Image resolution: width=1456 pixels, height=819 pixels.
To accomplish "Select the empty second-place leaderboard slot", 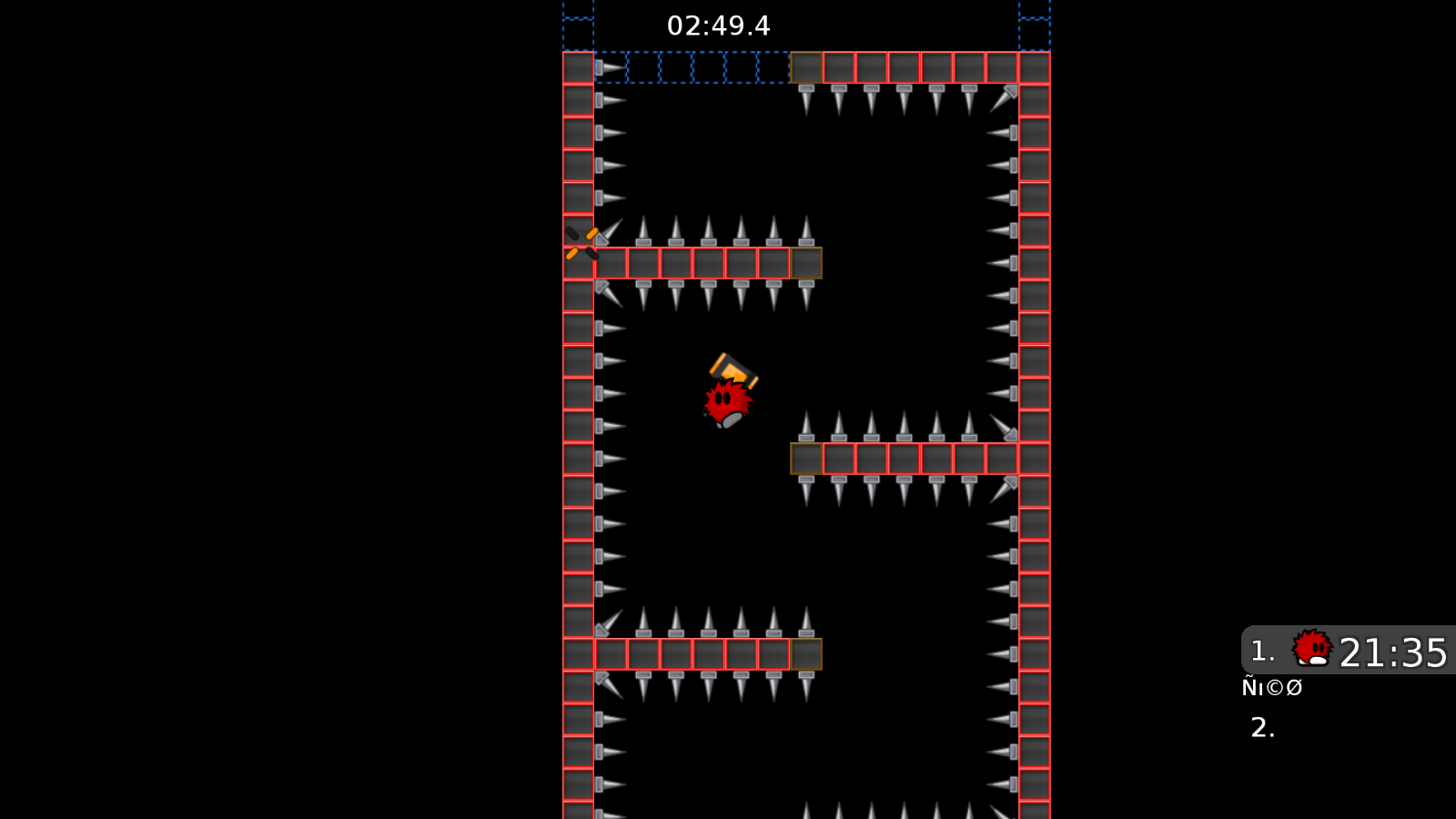I will coord(1260,728).
